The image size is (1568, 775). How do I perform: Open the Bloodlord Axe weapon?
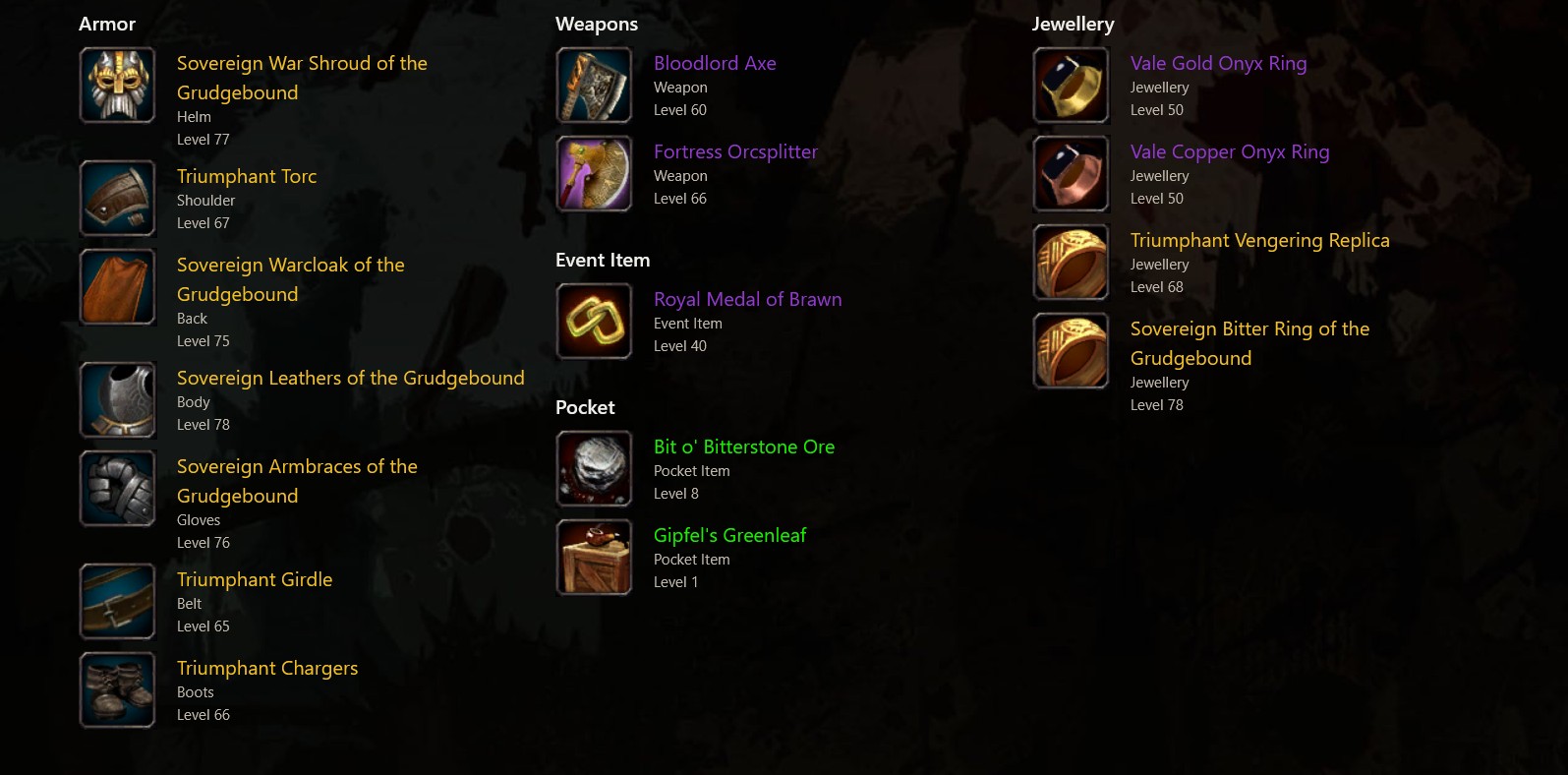715,63
